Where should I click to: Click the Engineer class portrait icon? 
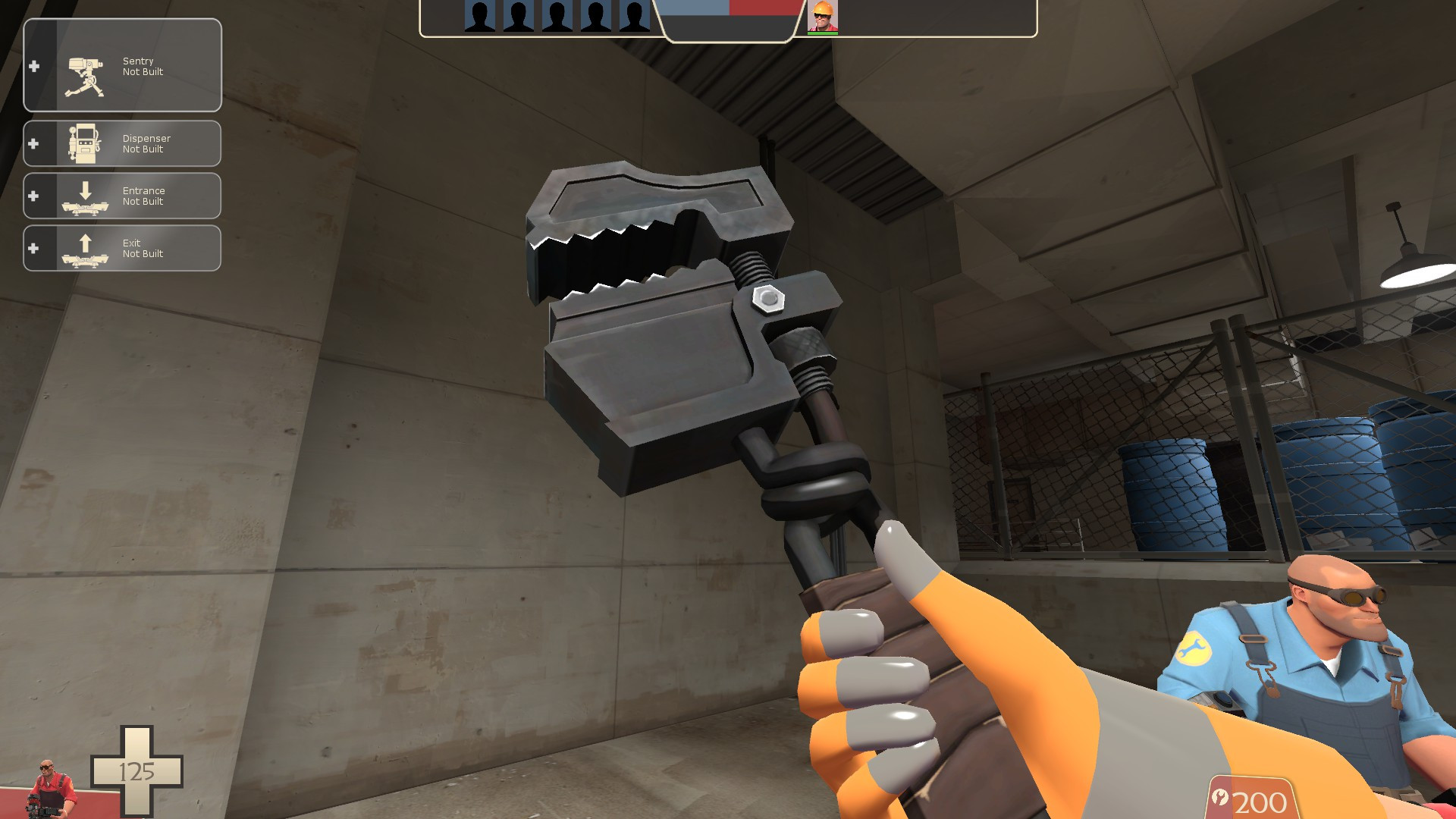823,17
